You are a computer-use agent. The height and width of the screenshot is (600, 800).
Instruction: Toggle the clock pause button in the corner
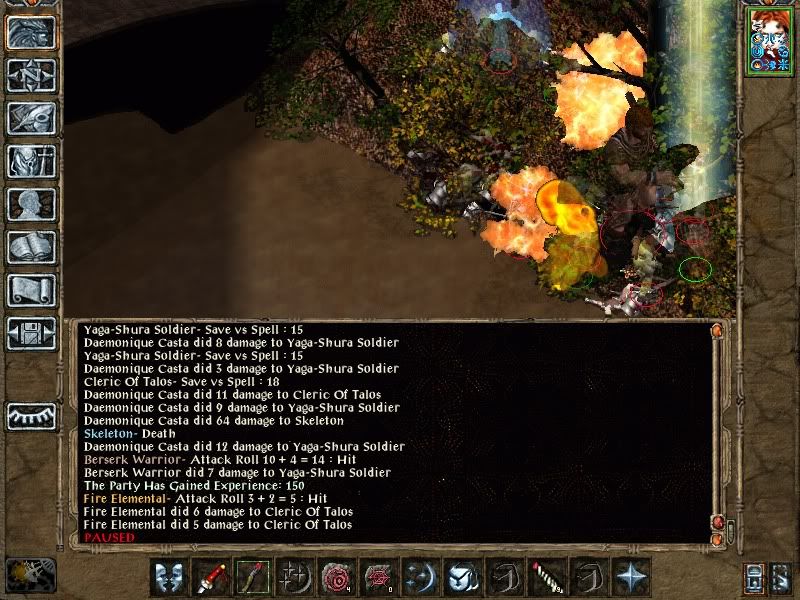[30, 574]
